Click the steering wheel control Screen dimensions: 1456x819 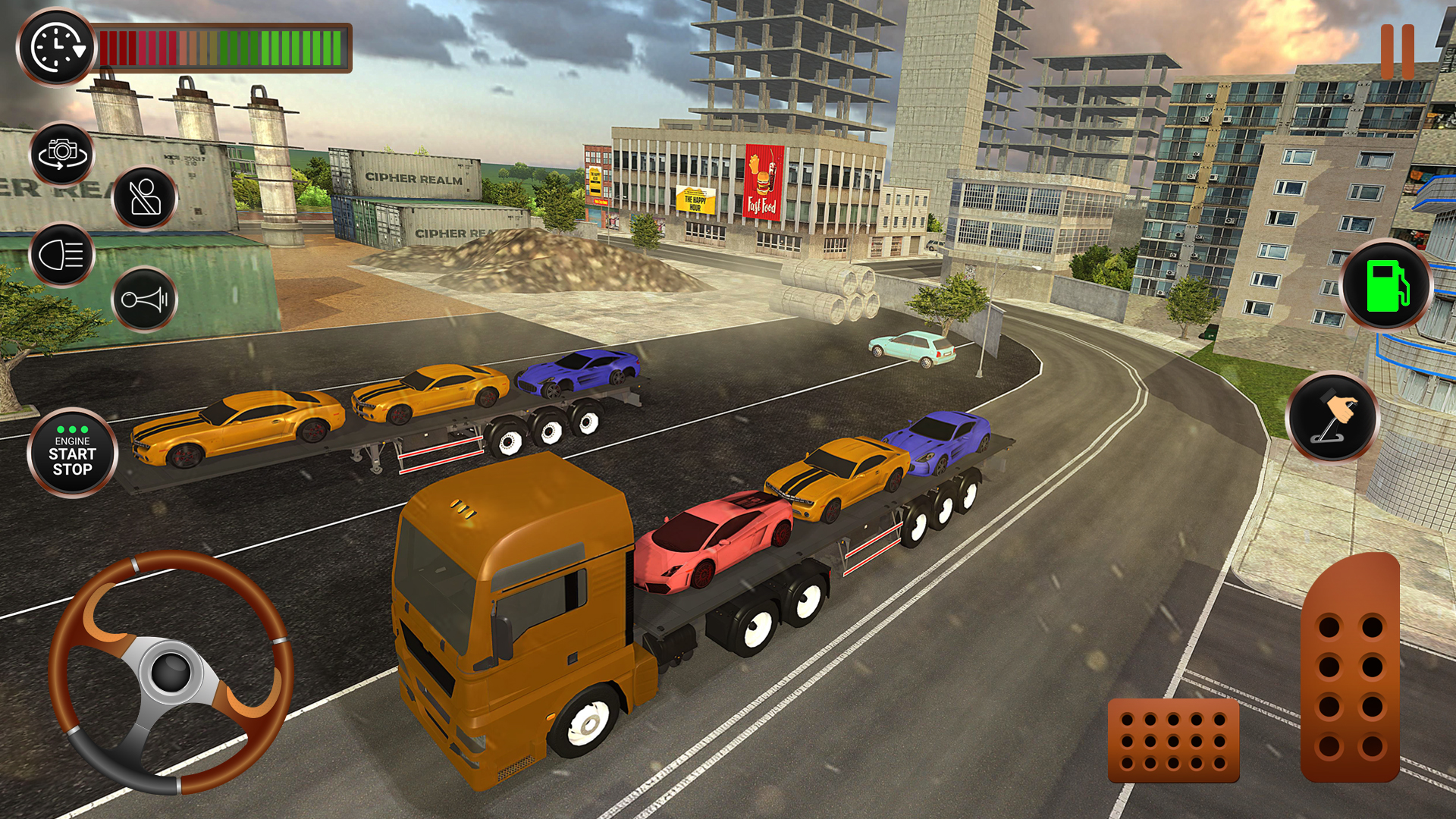click(x=171, y=672)
